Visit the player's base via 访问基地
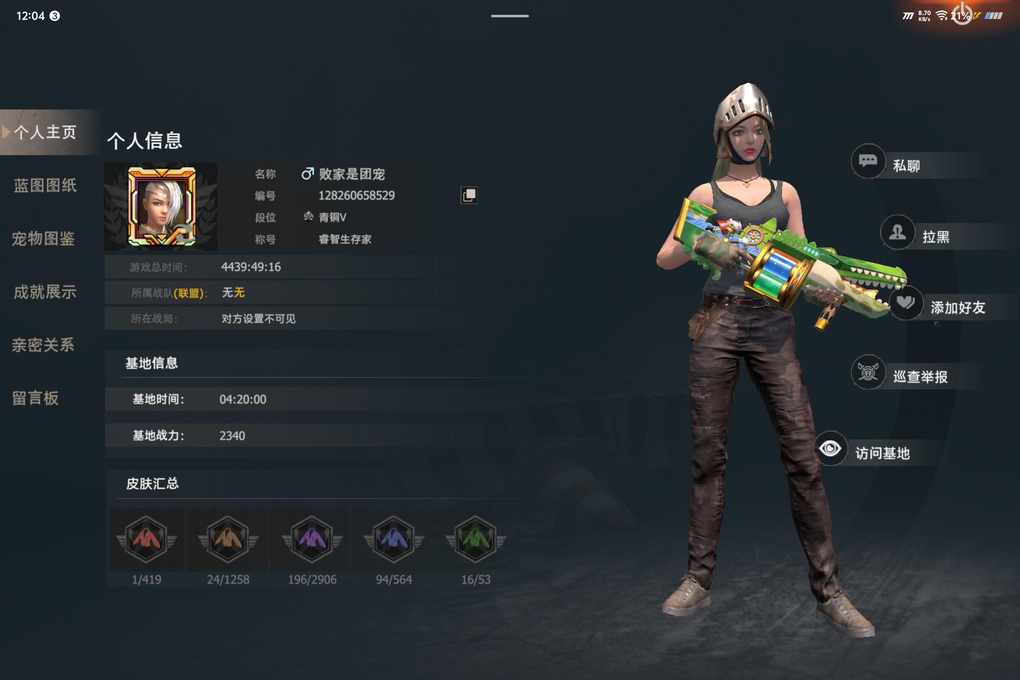Screen dimensions: 1020x680 [x=866, y=452]
